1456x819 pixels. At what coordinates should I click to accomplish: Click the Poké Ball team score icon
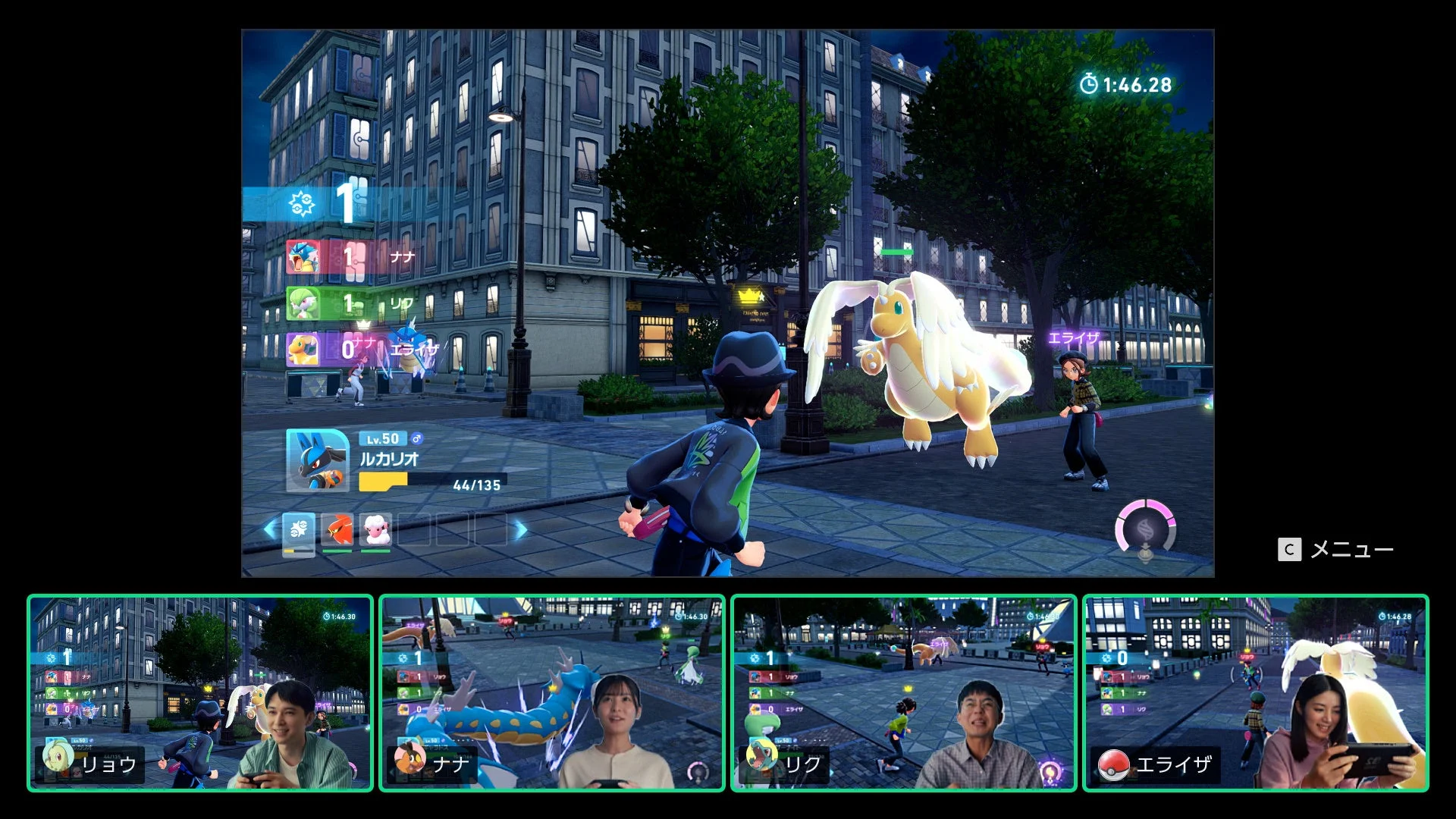[x=303, y=203]
